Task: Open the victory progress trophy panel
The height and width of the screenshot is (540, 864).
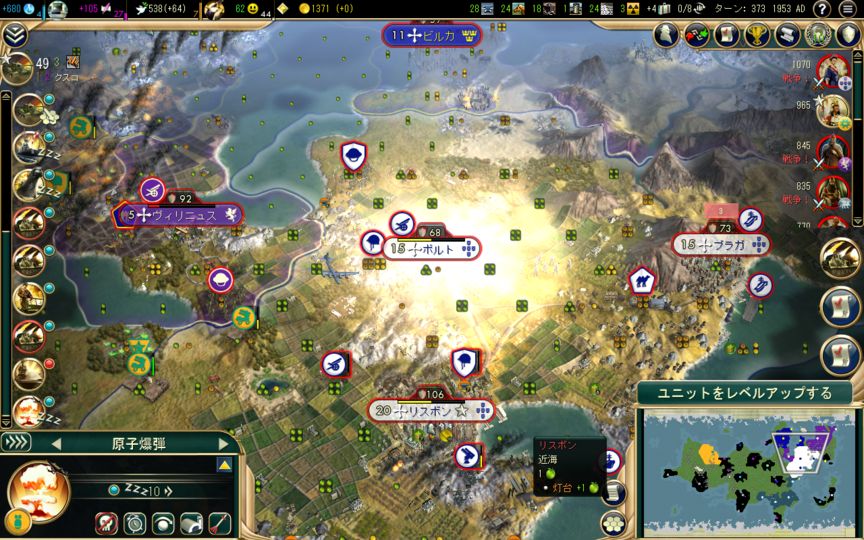Action: click(758, 35)
